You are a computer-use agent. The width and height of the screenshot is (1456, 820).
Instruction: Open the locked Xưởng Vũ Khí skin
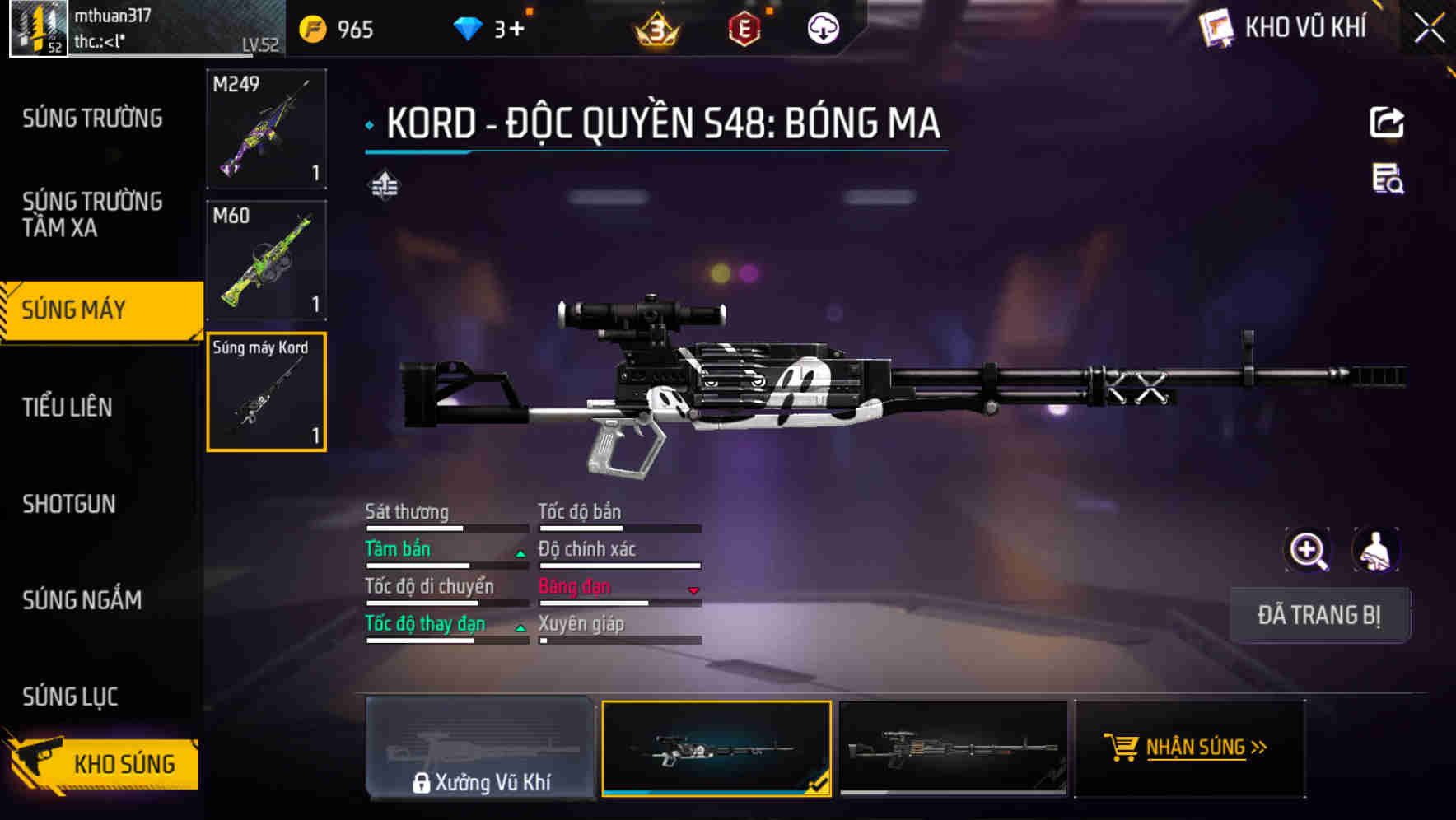tap(480, 748)
